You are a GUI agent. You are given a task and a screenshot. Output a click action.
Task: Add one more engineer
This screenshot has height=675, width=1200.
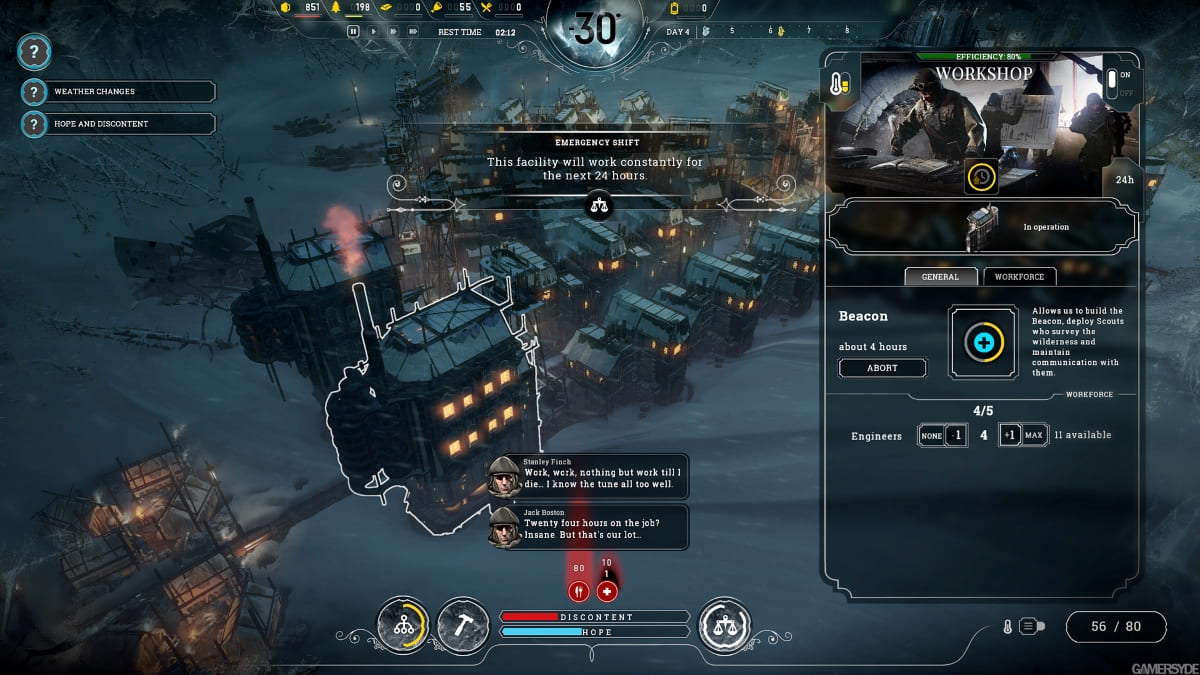pyautogui.click(x=1010, y=436)
